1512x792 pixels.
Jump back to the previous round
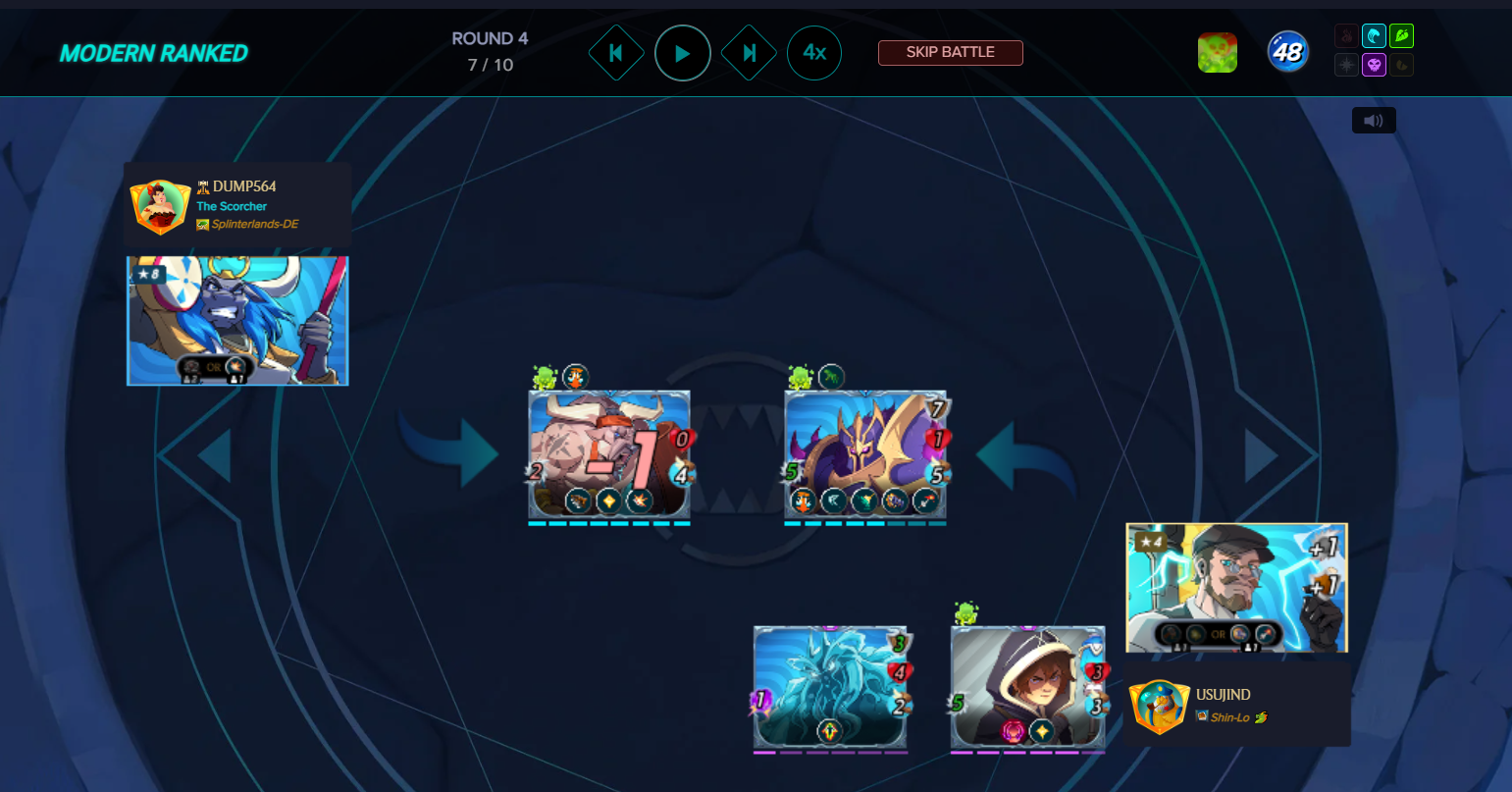click(616, 53)
